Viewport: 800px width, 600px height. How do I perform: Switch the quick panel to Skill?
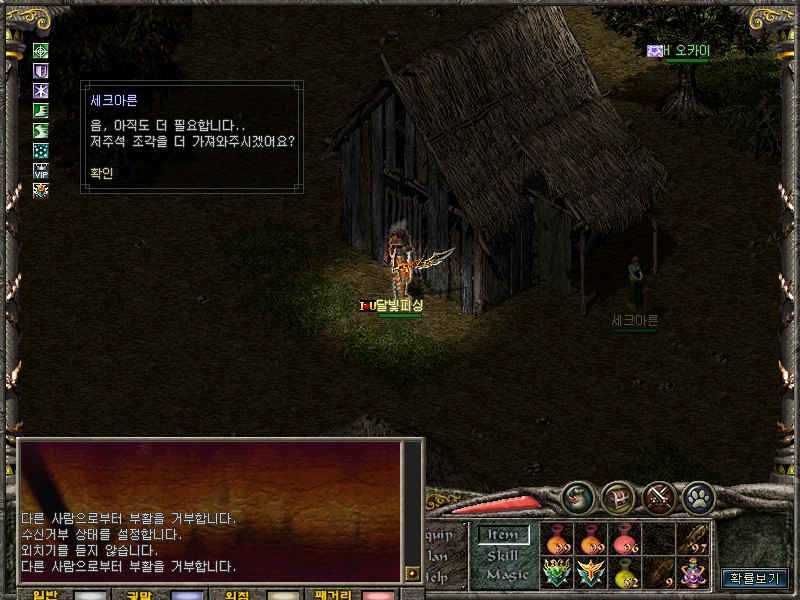tap(503, 555)
